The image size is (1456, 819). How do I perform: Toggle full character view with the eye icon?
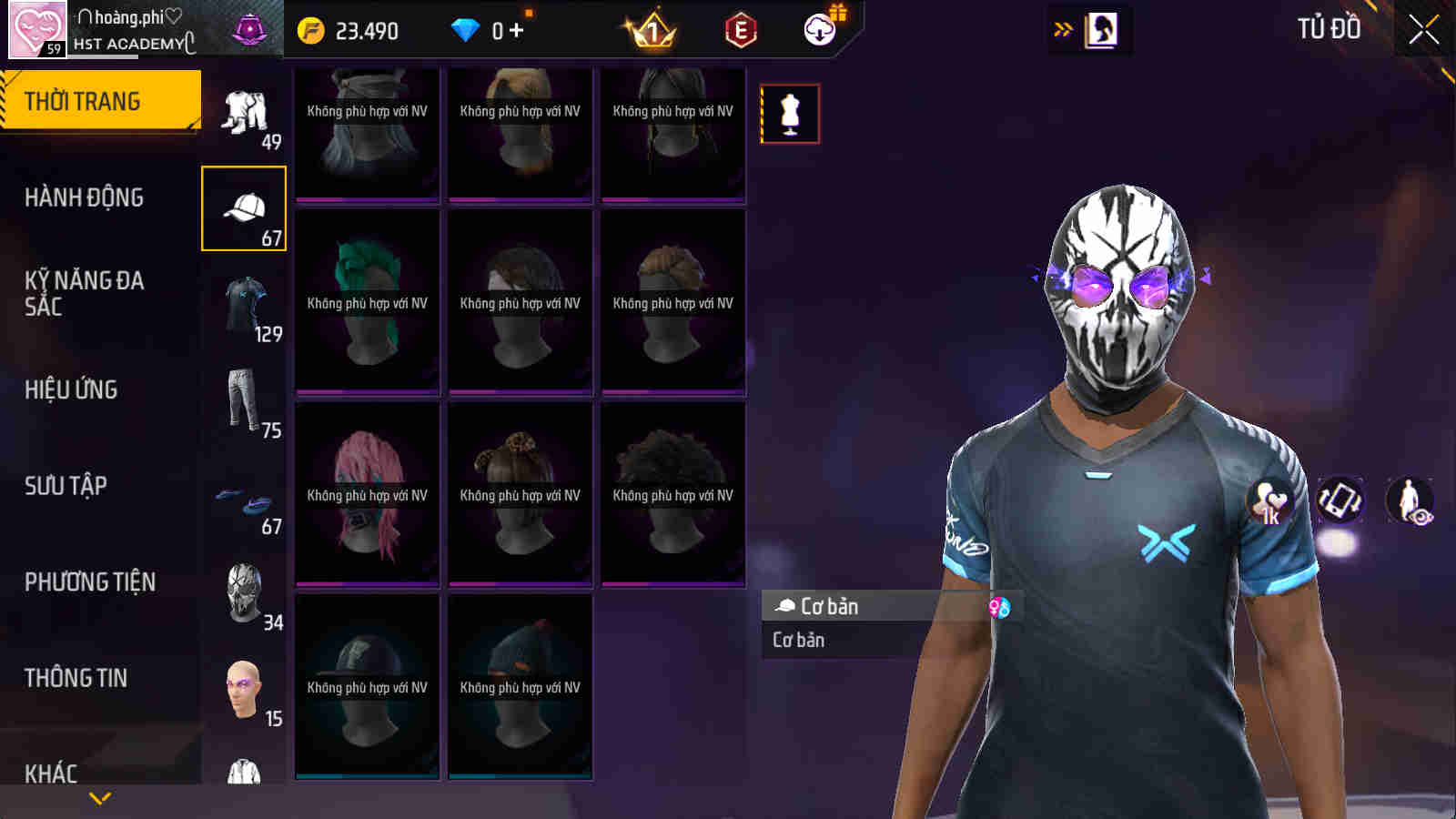click(1407, 499)
